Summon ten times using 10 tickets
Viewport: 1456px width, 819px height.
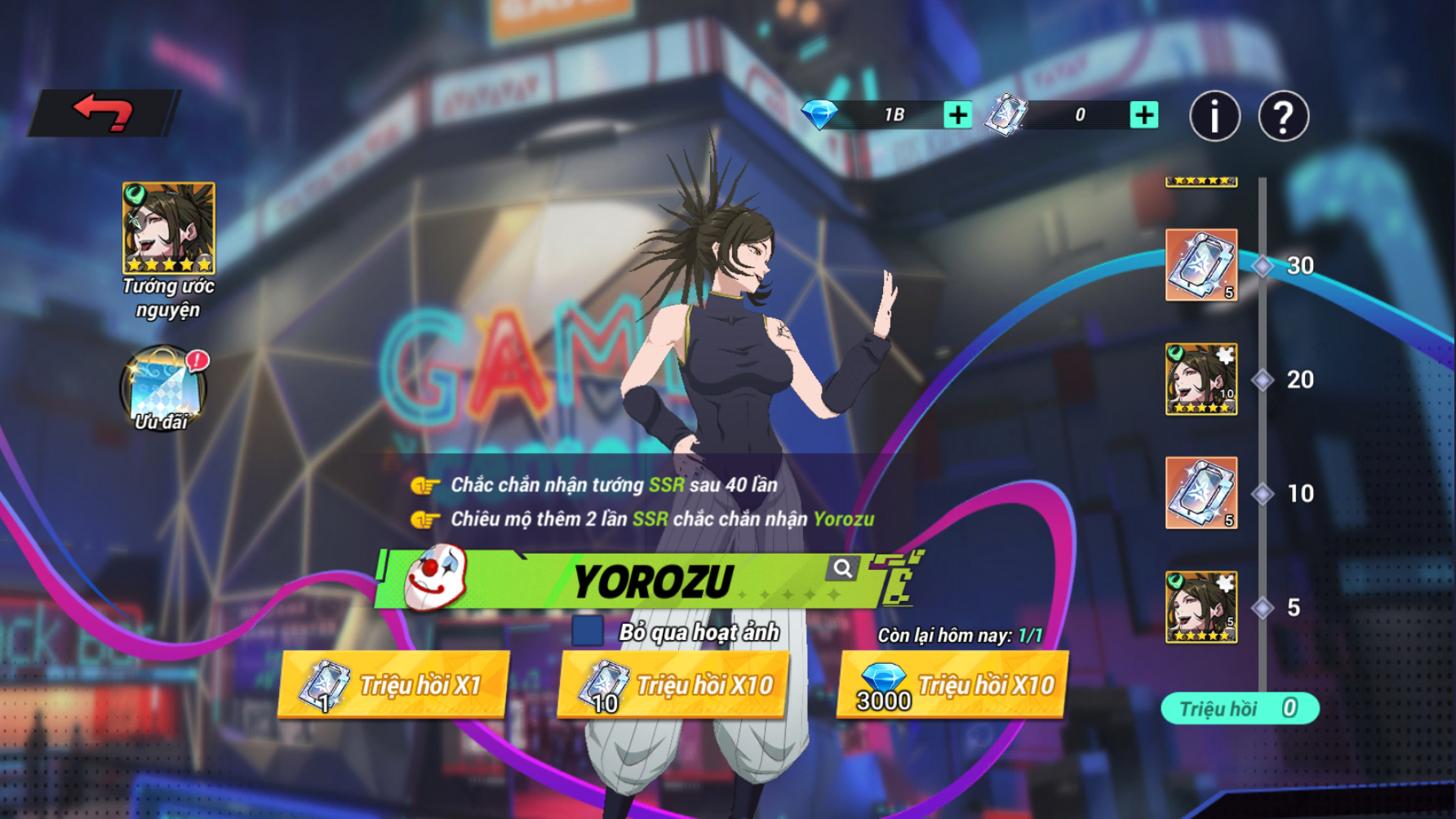tap(673, 685)
